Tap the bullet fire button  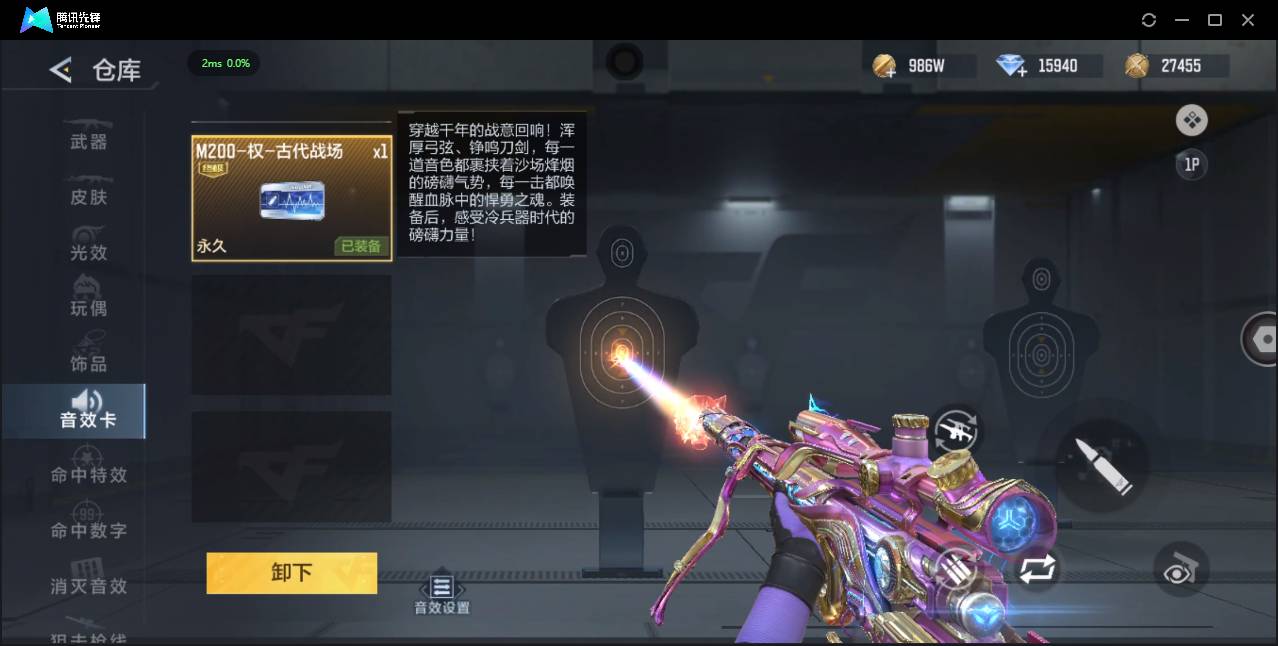[1102, 466]
